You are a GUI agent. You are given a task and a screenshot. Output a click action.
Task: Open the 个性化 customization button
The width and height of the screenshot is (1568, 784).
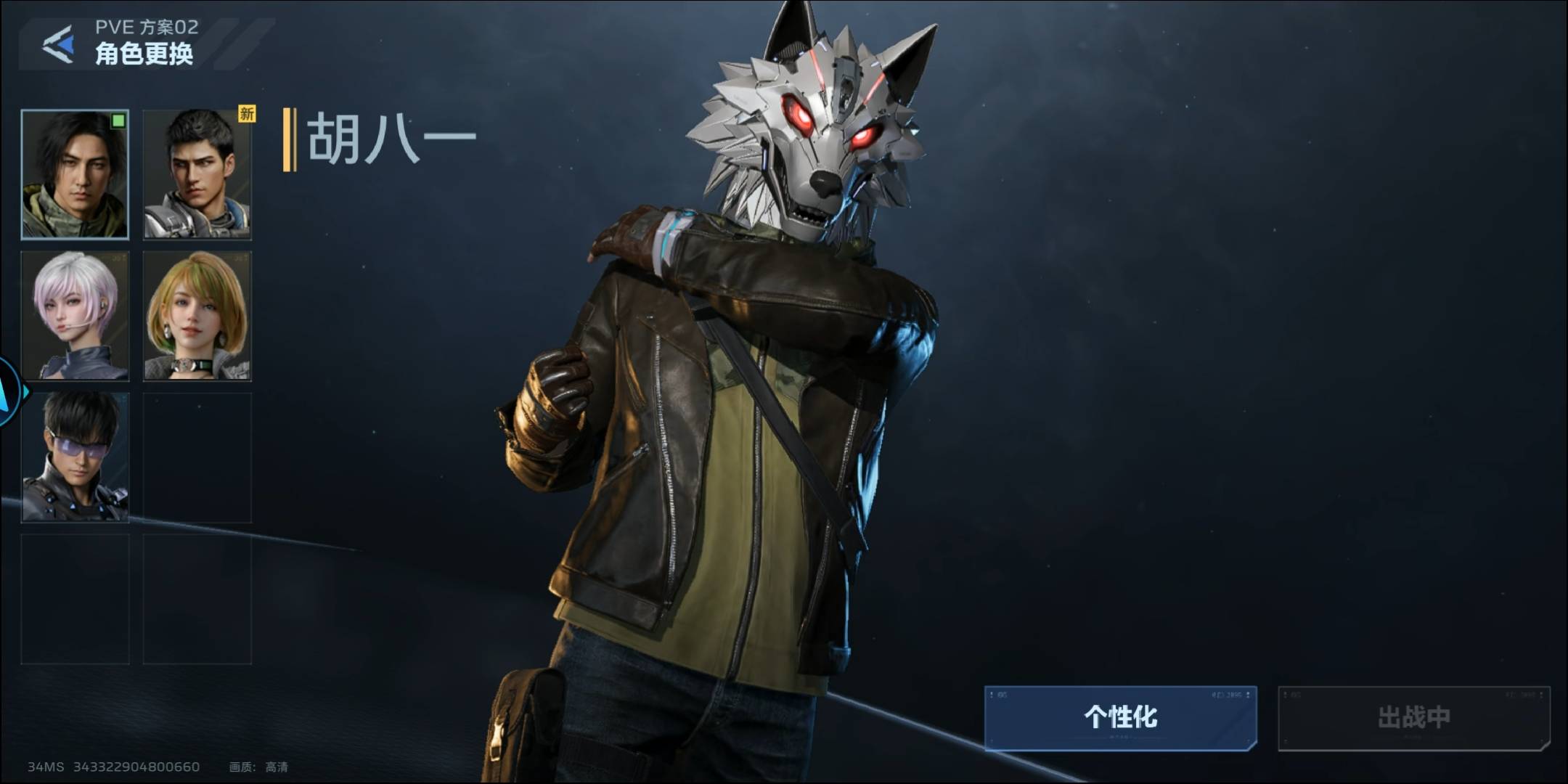1120,717
